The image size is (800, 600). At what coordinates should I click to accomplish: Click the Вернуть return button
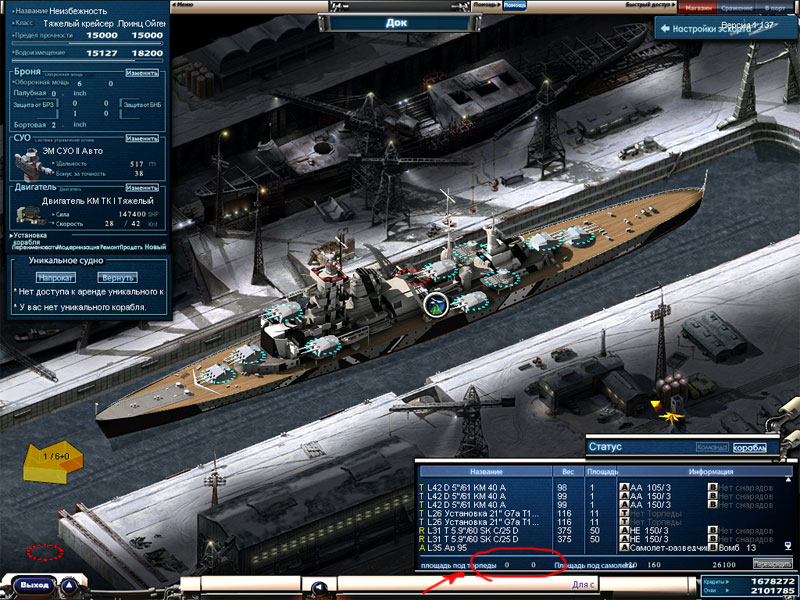pyautogui.click(x=118, y=277)
